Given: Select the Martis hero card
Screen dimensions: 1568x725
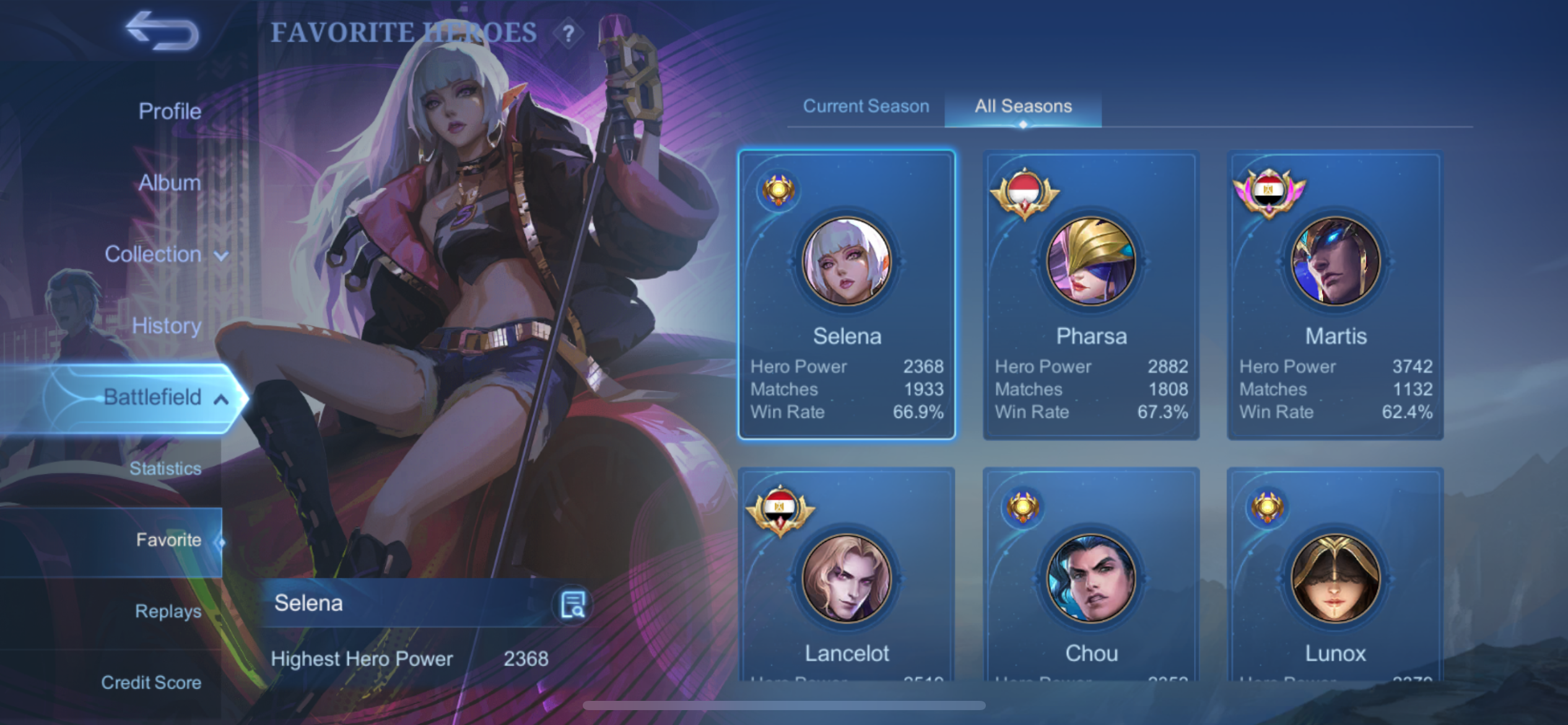Looking at the screenshot, I should click(x=1335, y=295).
